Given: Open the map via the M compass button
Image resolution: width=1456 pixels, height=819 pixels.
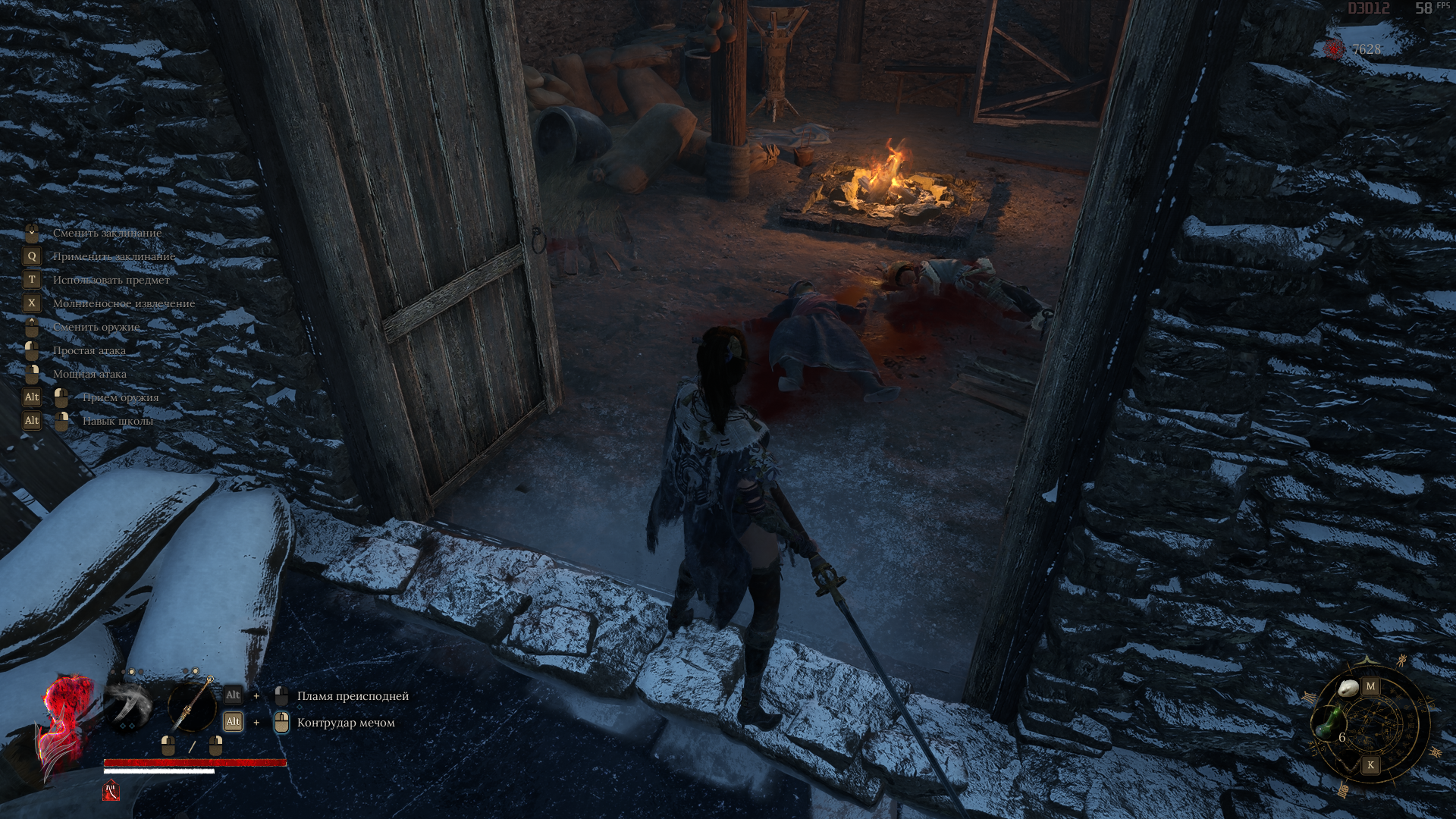Looking at the screenshot, I should coord(1371,686).
